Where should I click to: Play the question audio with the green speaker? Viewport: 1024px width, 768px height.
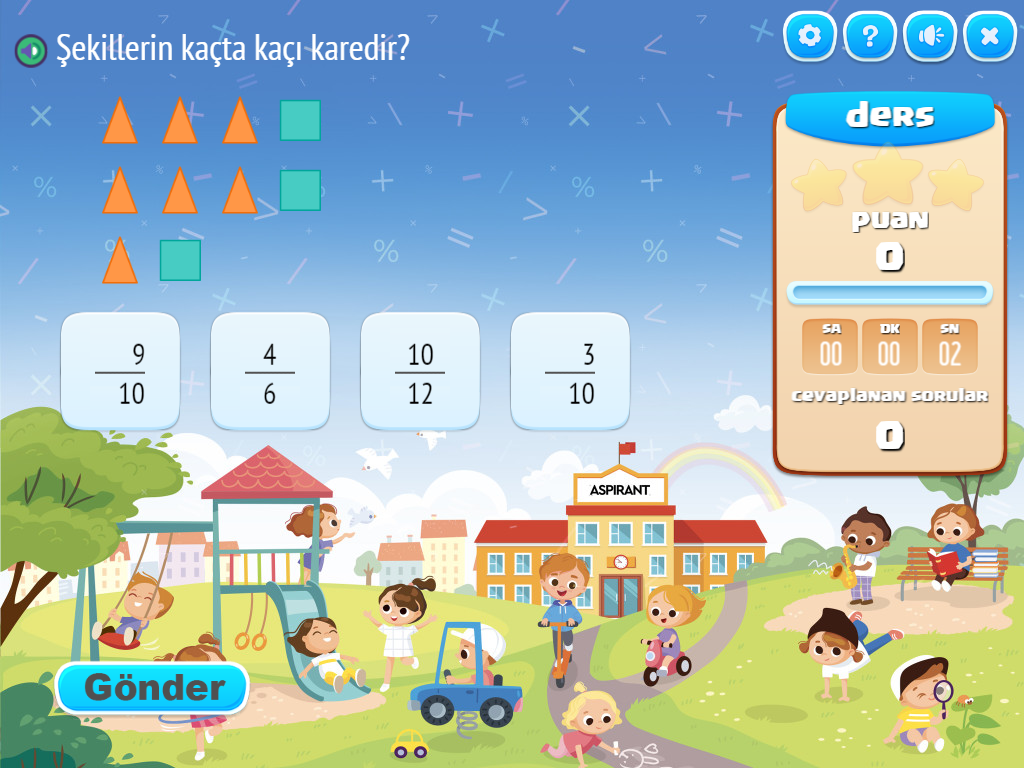click(31, 49)
